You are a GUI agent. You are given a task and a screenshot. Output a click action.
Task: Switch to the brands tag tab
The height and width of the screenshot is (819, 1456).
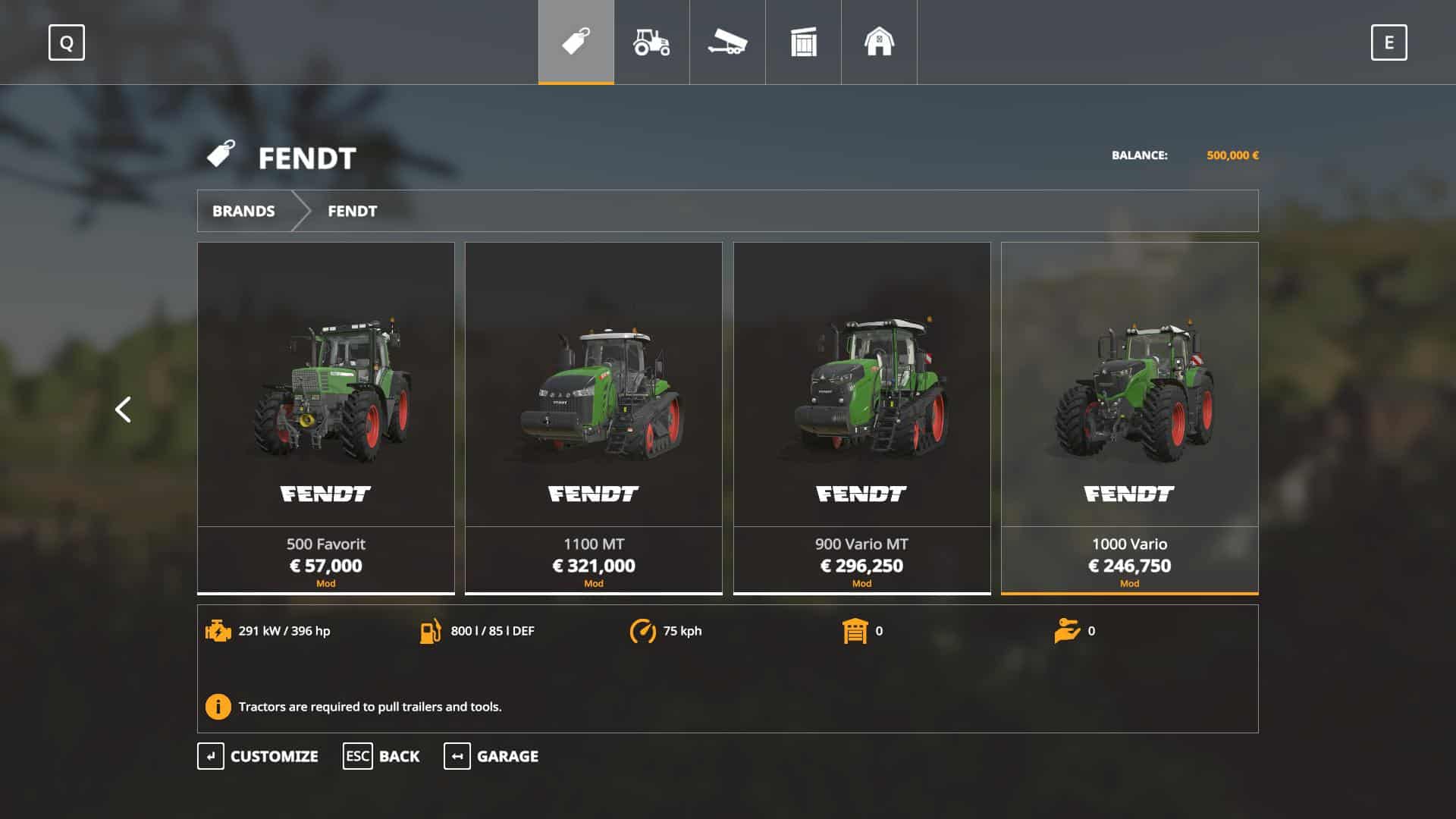pyautogui.click(x=576, y=42)
